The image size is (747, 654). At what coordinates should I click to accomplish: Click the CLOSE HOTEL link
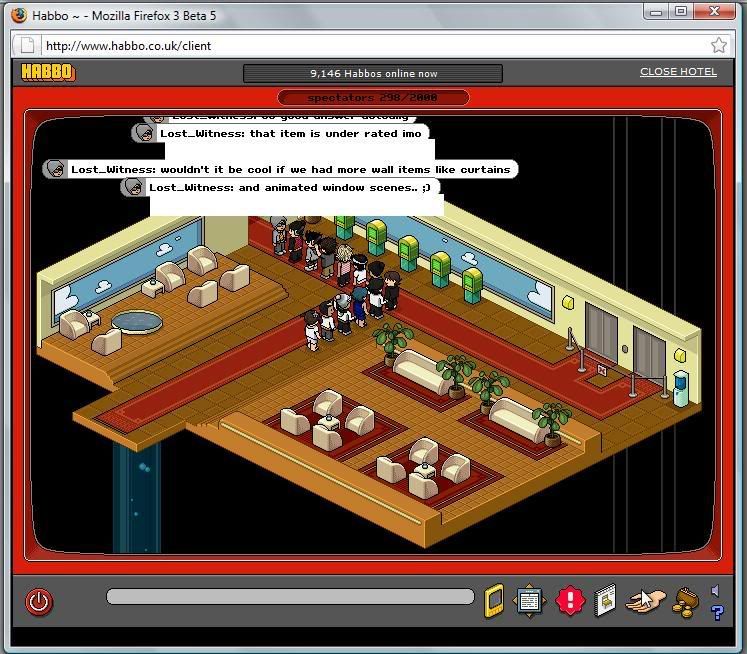(678, 72)
